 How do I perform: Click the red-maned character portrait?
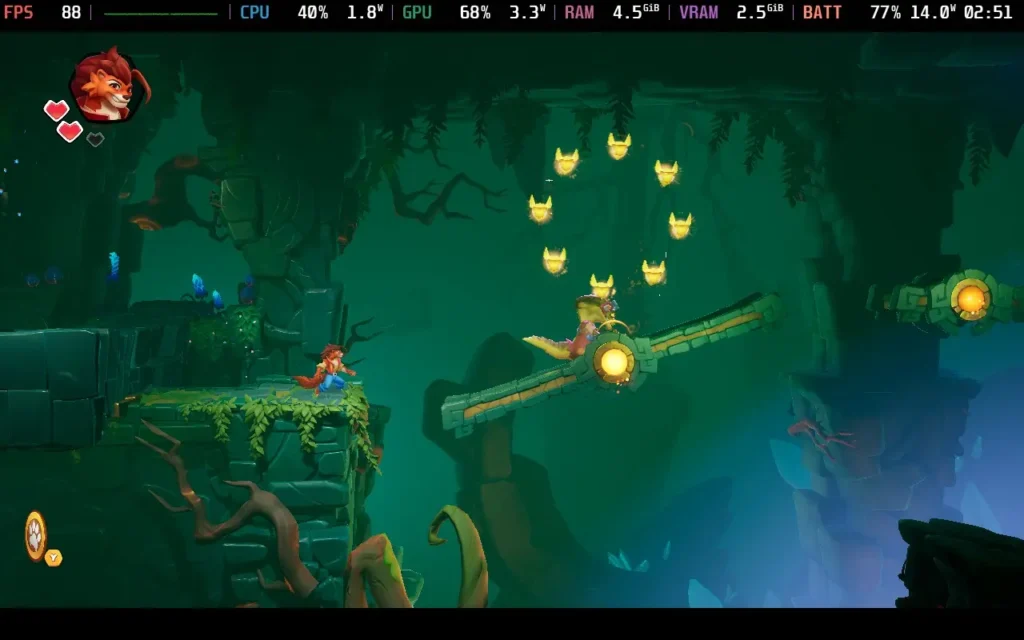click(x=107, y=86)
